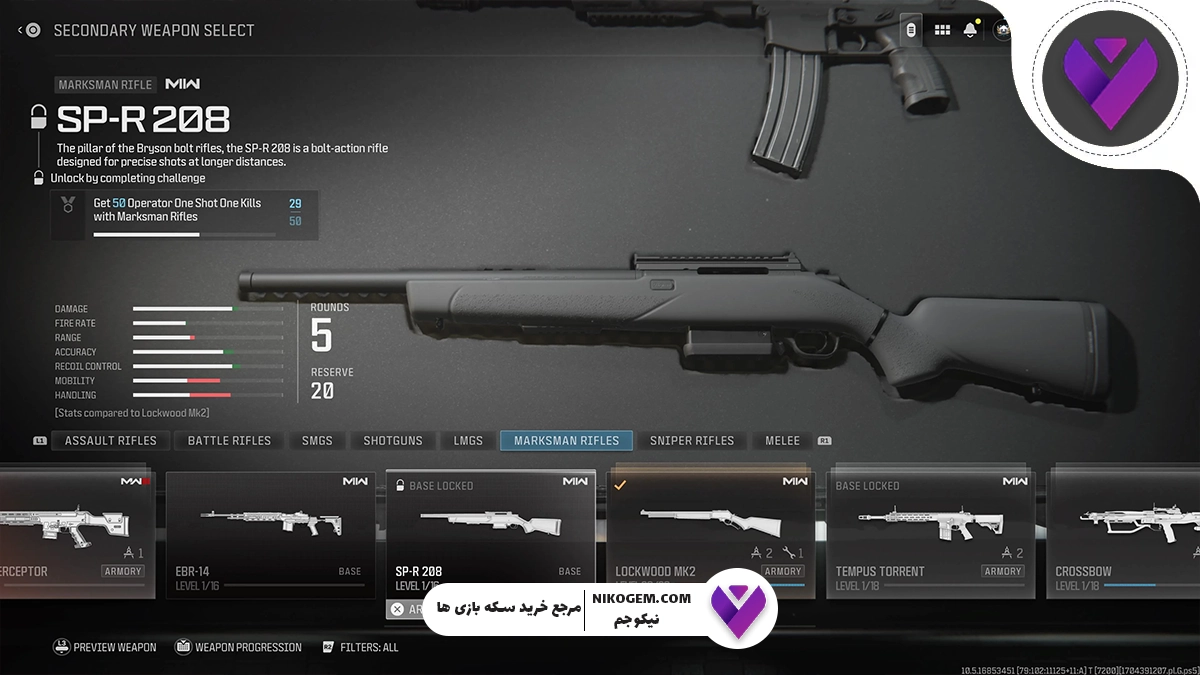Image resolution: width=1200 pixels, height=675 pixels.
Task: Select the Lockwood MK2 weapon card
Action: tap(710, 534)
